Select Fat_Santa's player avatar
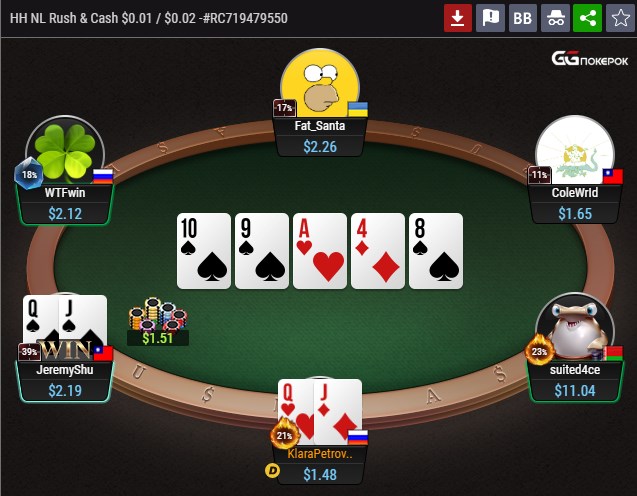Viewport: 637px width, 496px height. (319, 84)
